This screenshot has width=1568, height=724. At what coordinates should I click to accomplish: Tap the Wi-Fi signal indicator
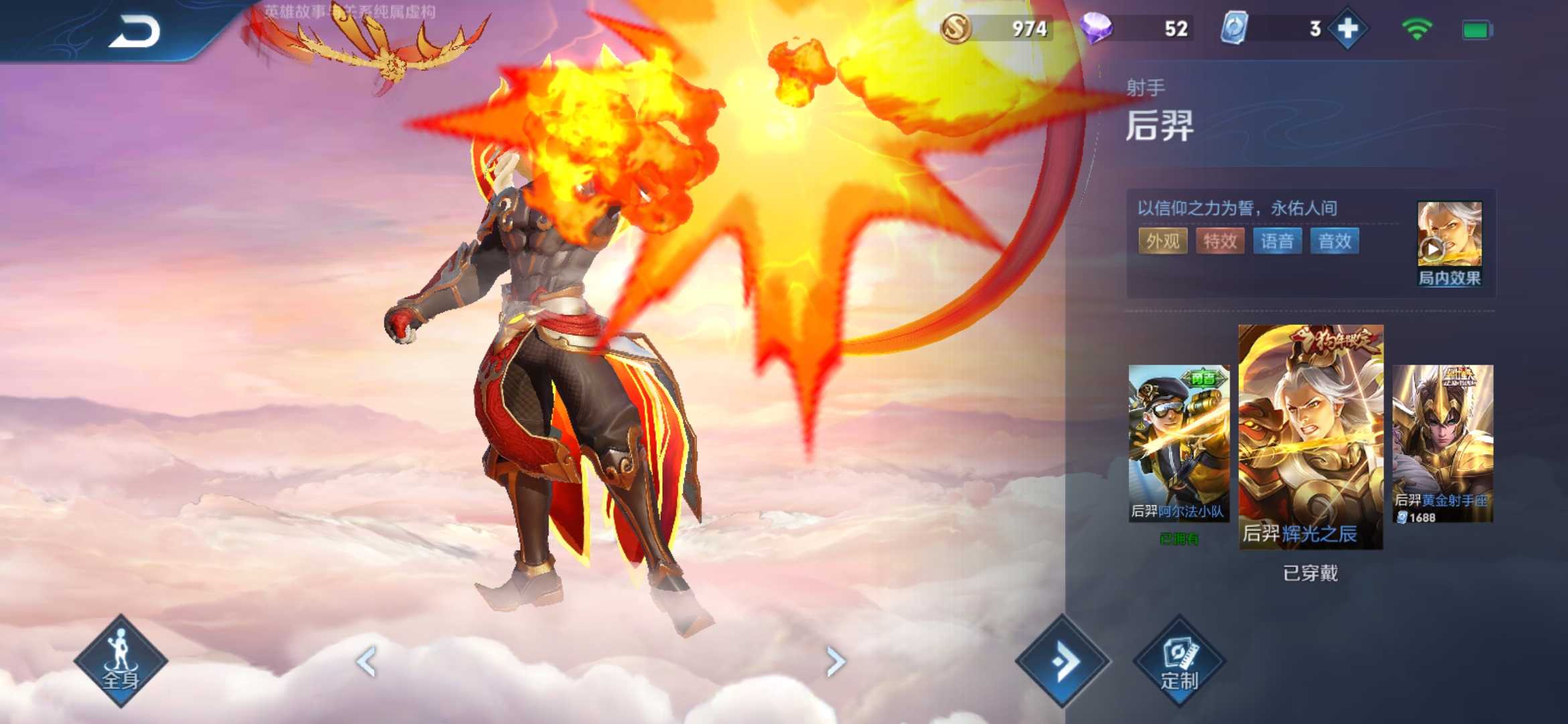point(1419,29)
